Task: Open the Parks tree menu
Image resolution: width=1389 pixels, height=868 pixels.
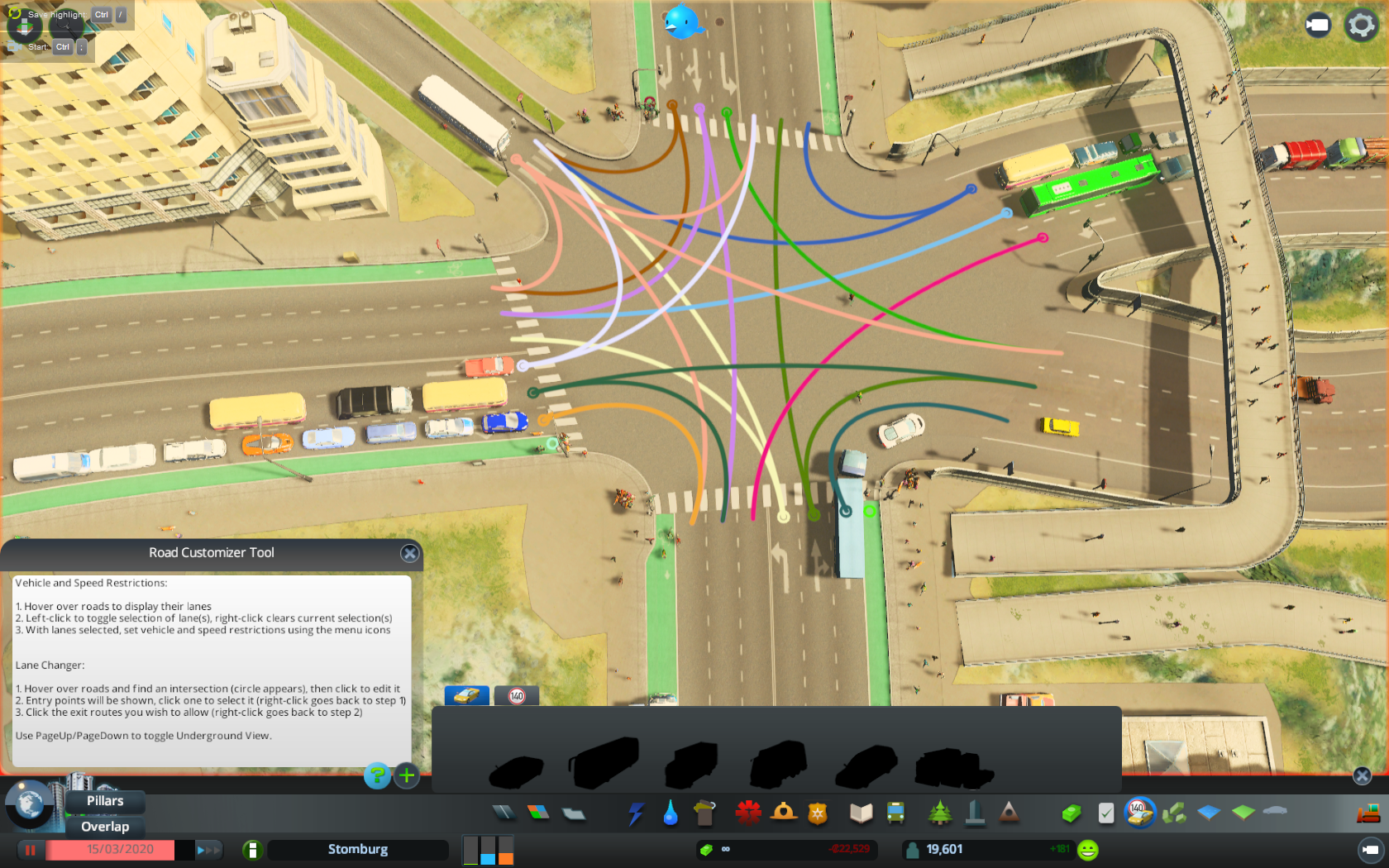Action: tap(939, 813)
